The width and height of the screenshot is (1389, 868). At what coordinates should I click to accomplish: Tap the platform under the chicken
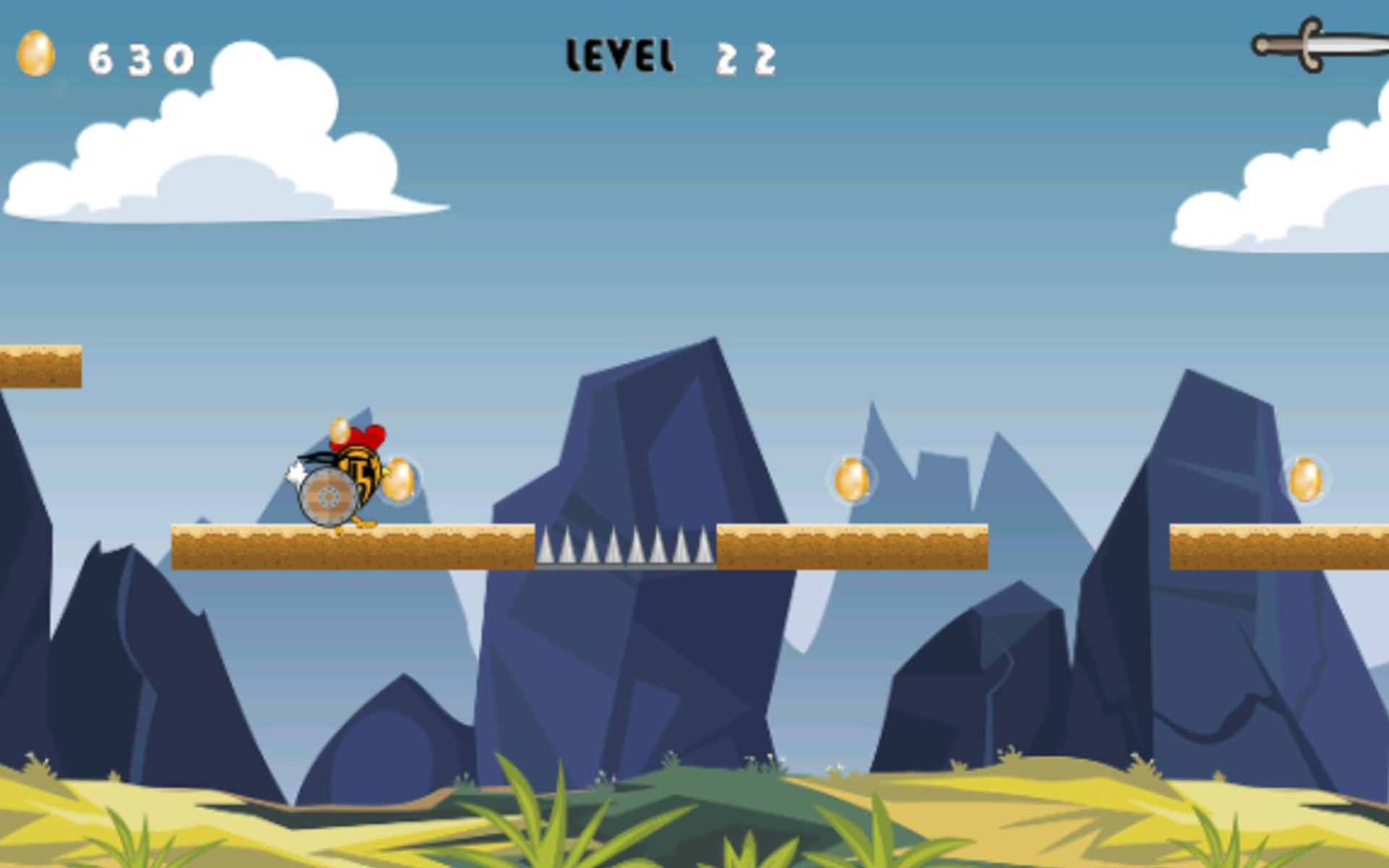333,546
